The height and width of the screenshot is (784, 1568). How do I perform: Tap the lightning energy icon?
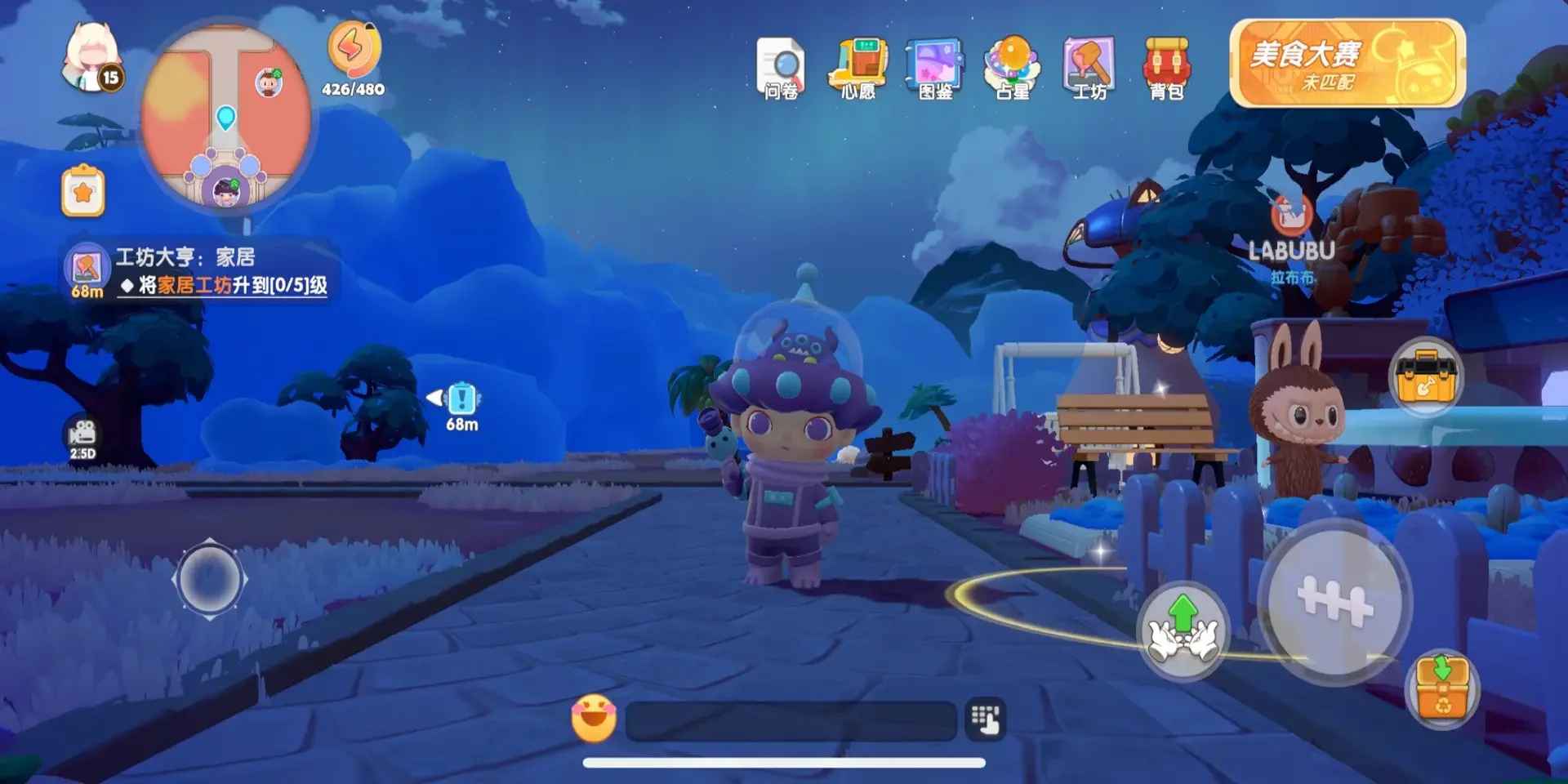[354, 49]
